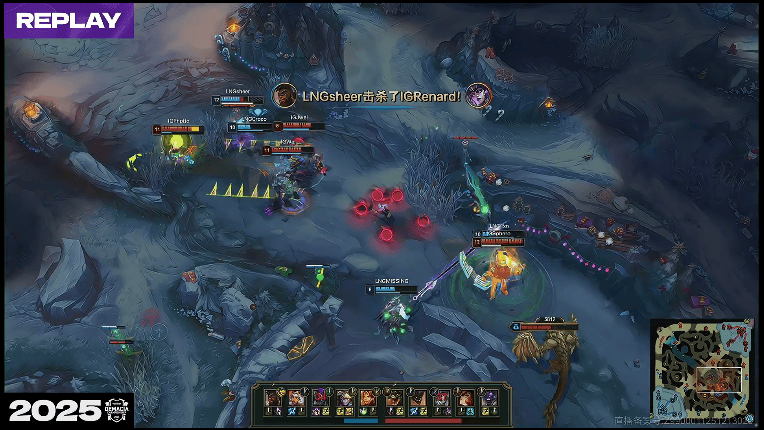The image size is (764, 430).
Task: Click the minimap in the corner
Action: (703, 371)
